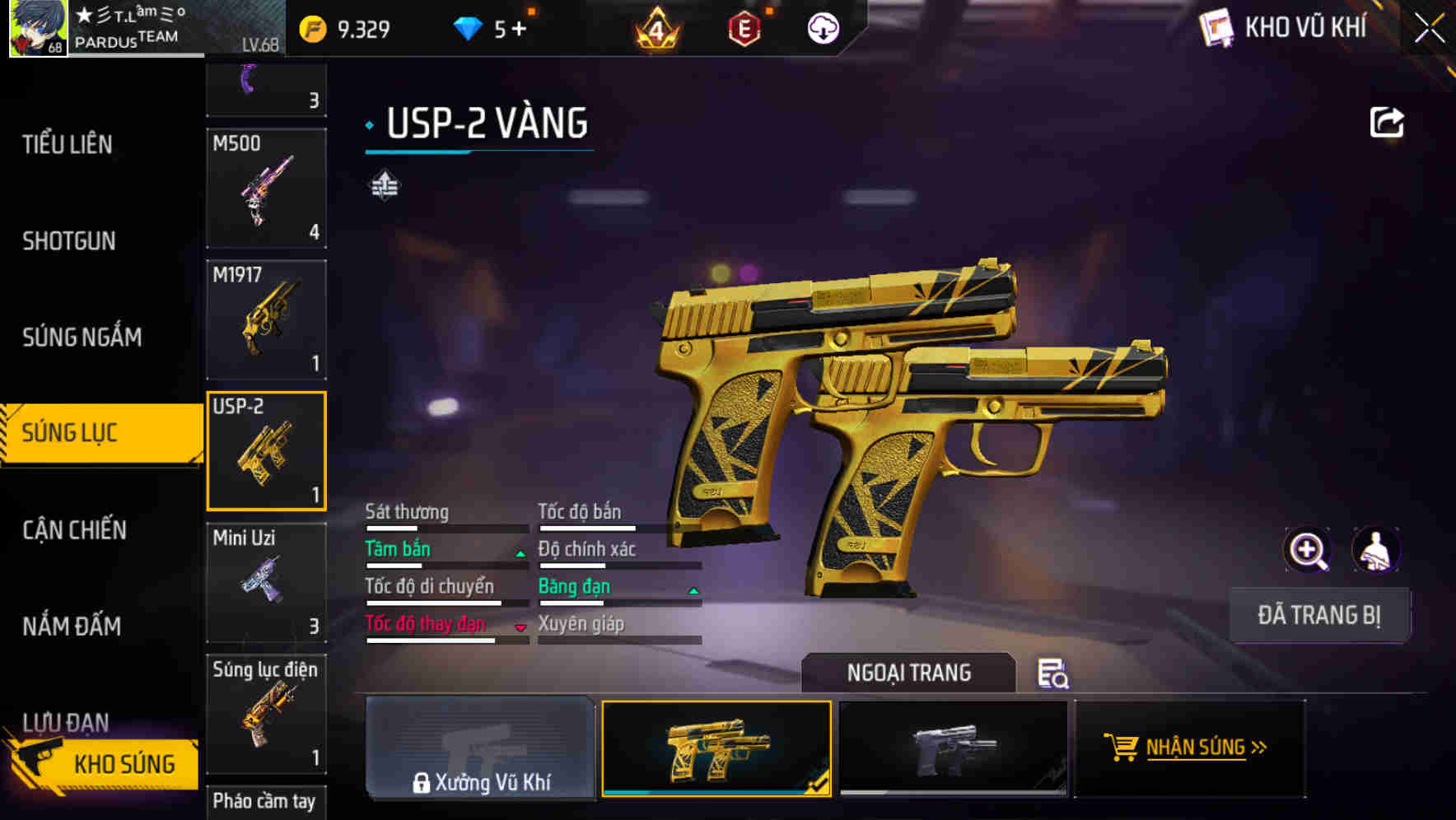Click the KHO VŨ KHÍ weapon crate icon
1456x820 pixels.
(1215, 27)
